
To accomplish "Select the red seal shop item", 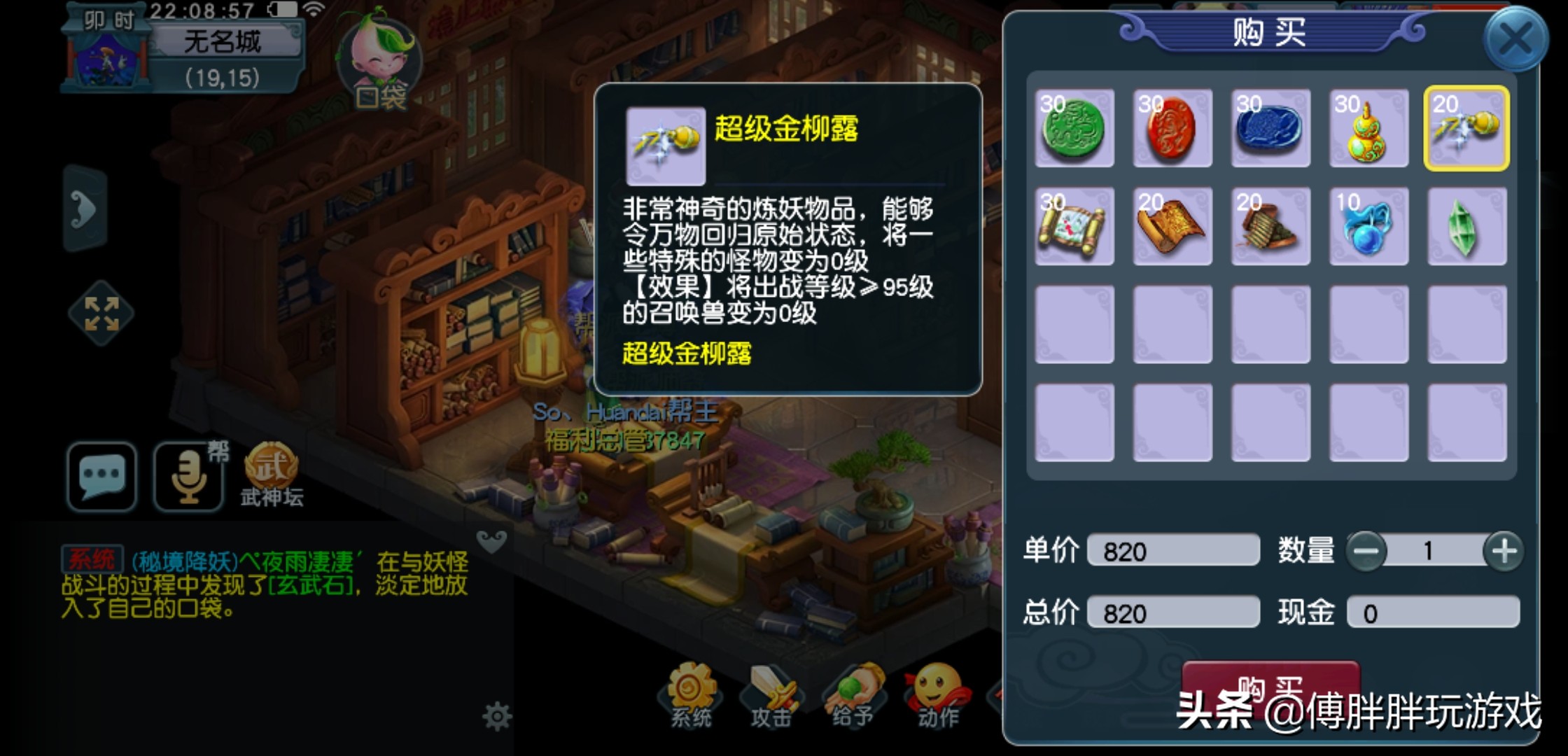I will 1172,129.
